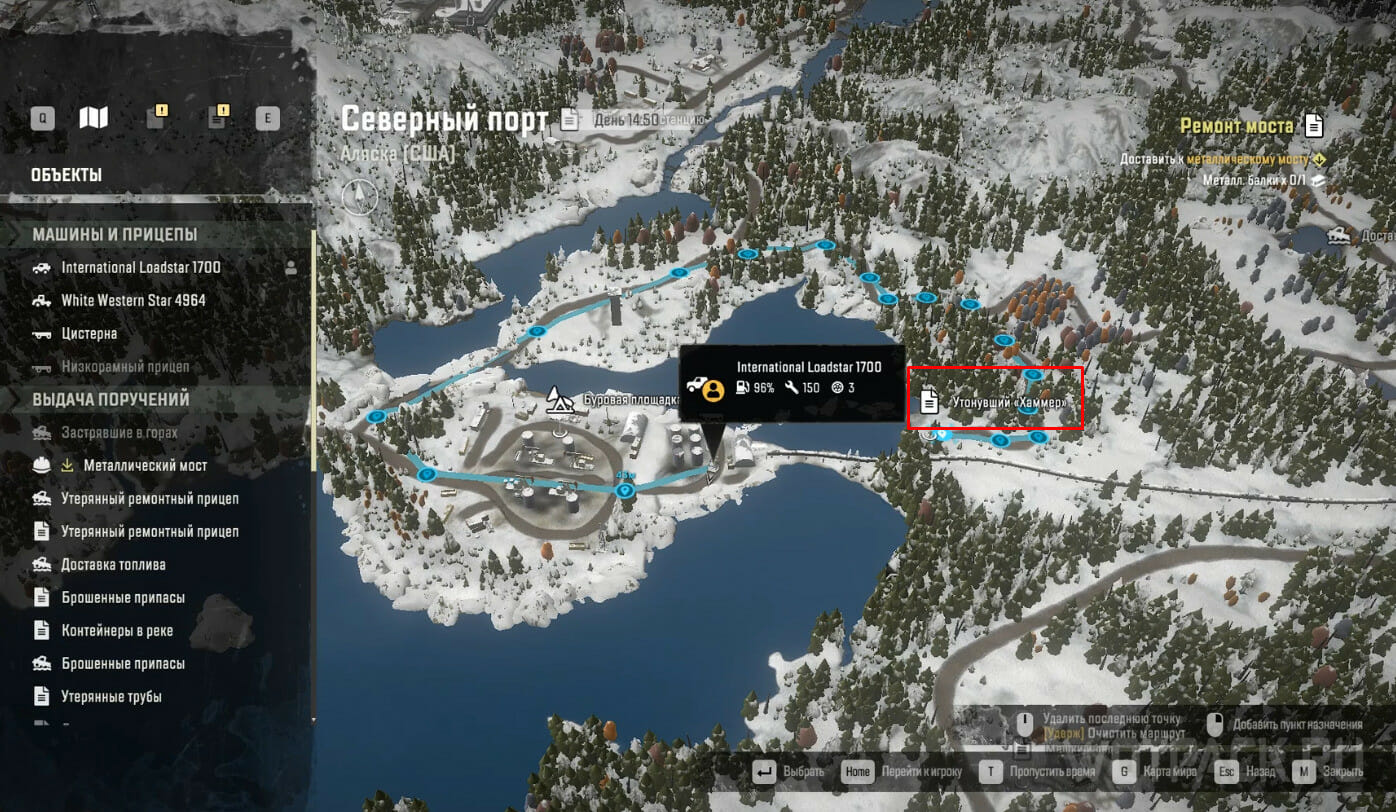The width and height of the screenshot is (1396, 812).
Task: Select the Металлический мост task entry
Action: pyautogui.click(x=145, y=466)
